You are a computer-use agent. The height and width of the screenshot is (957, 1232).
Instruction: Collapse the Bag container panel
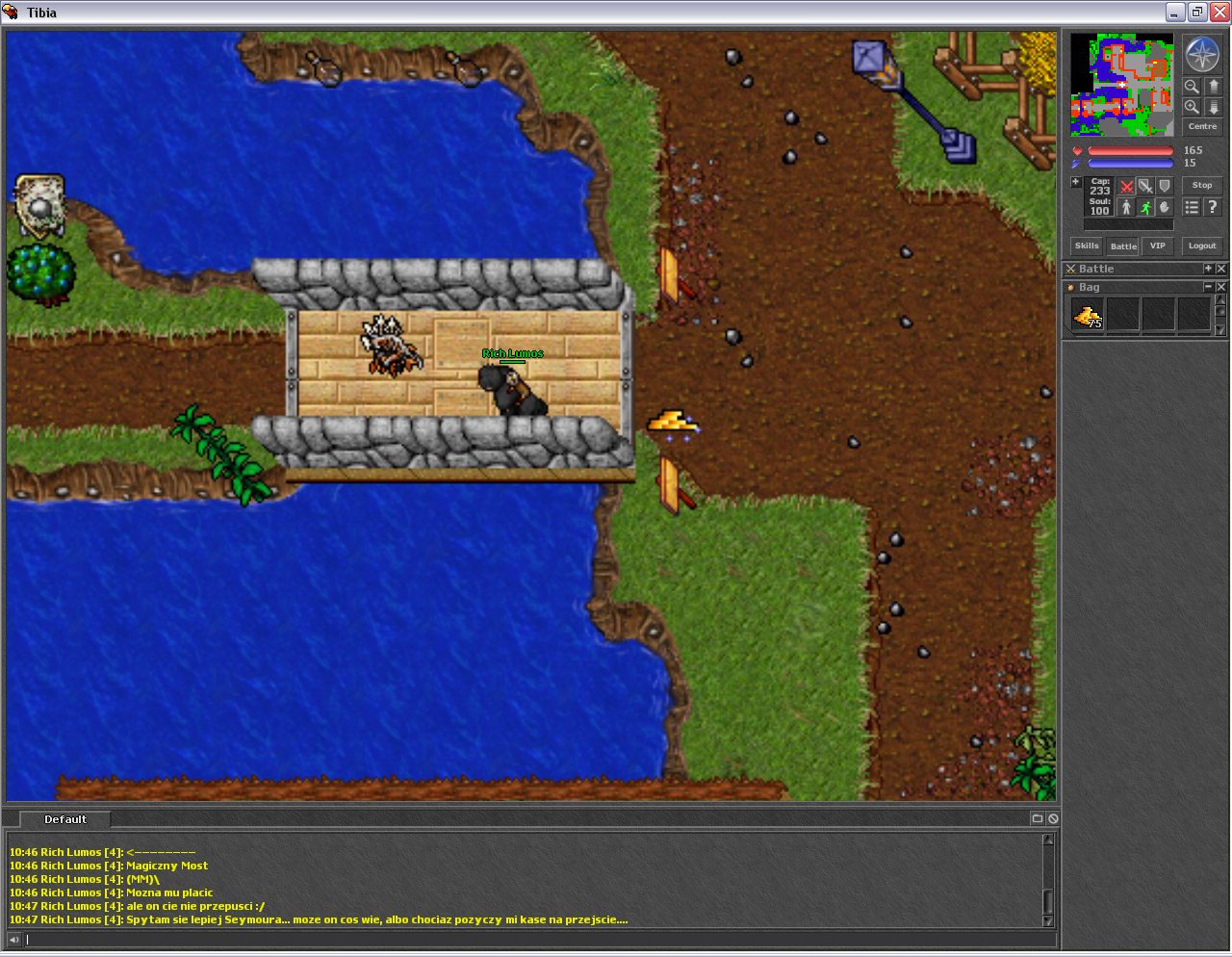coord(1211,287)
